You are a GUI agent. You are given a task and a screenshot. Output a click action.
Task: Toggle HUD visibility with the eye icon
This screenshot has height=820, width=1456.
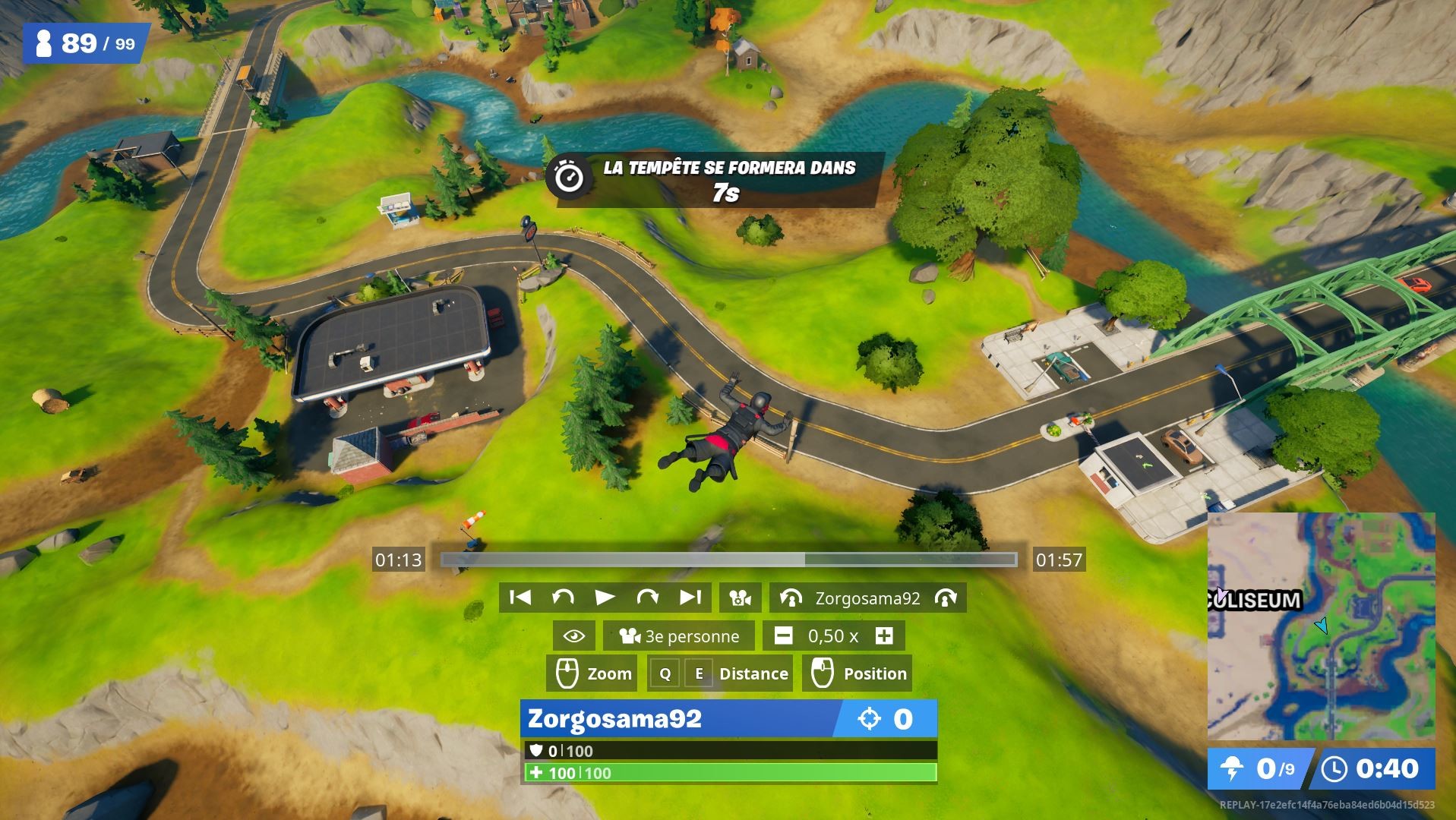point(573,636)
